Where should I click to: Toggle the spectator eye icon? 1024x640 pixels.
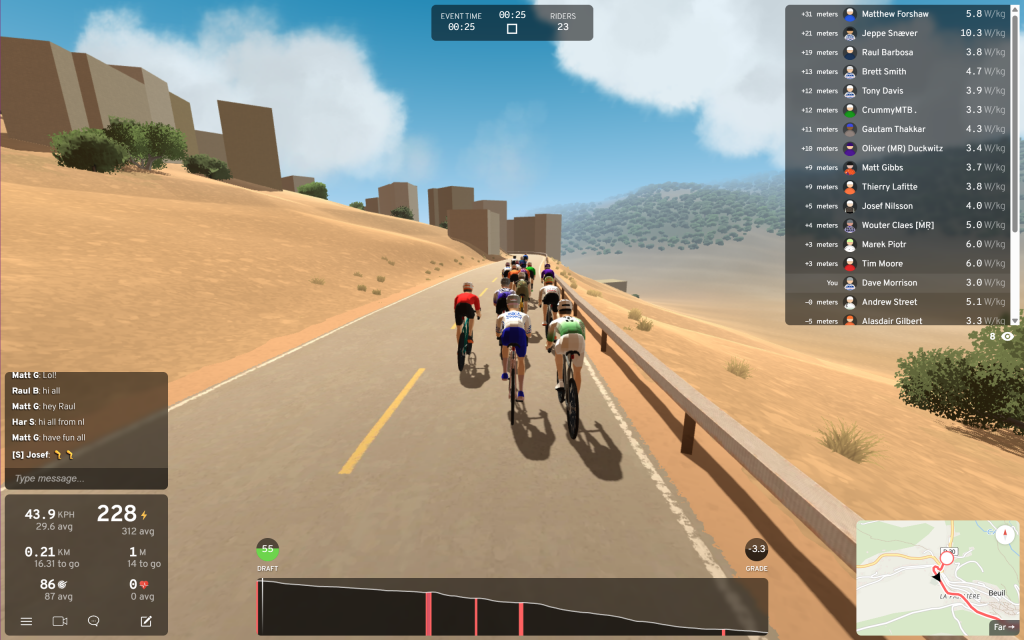point(1008,337)
